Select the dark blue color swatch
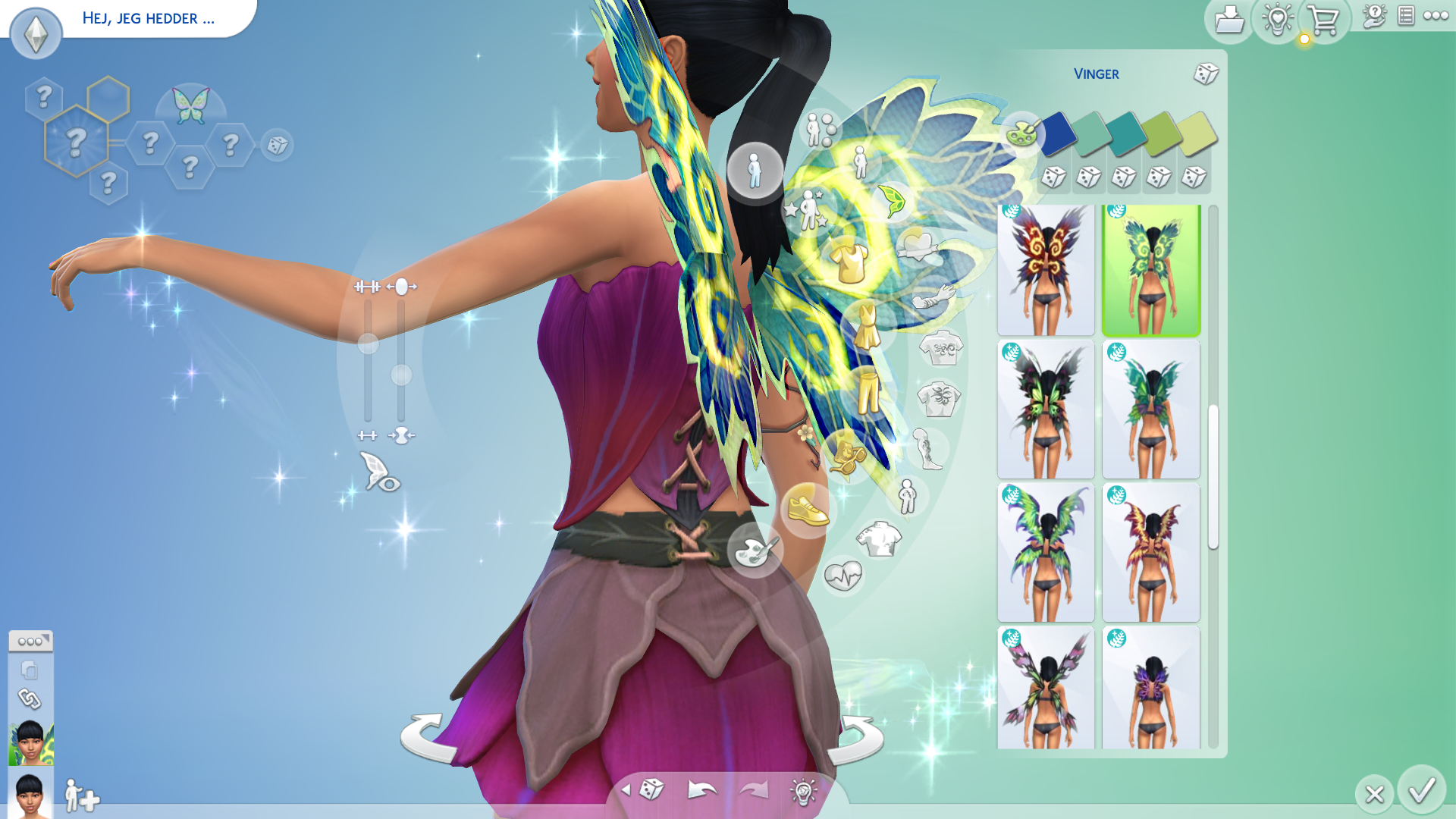 (1057, 132)
